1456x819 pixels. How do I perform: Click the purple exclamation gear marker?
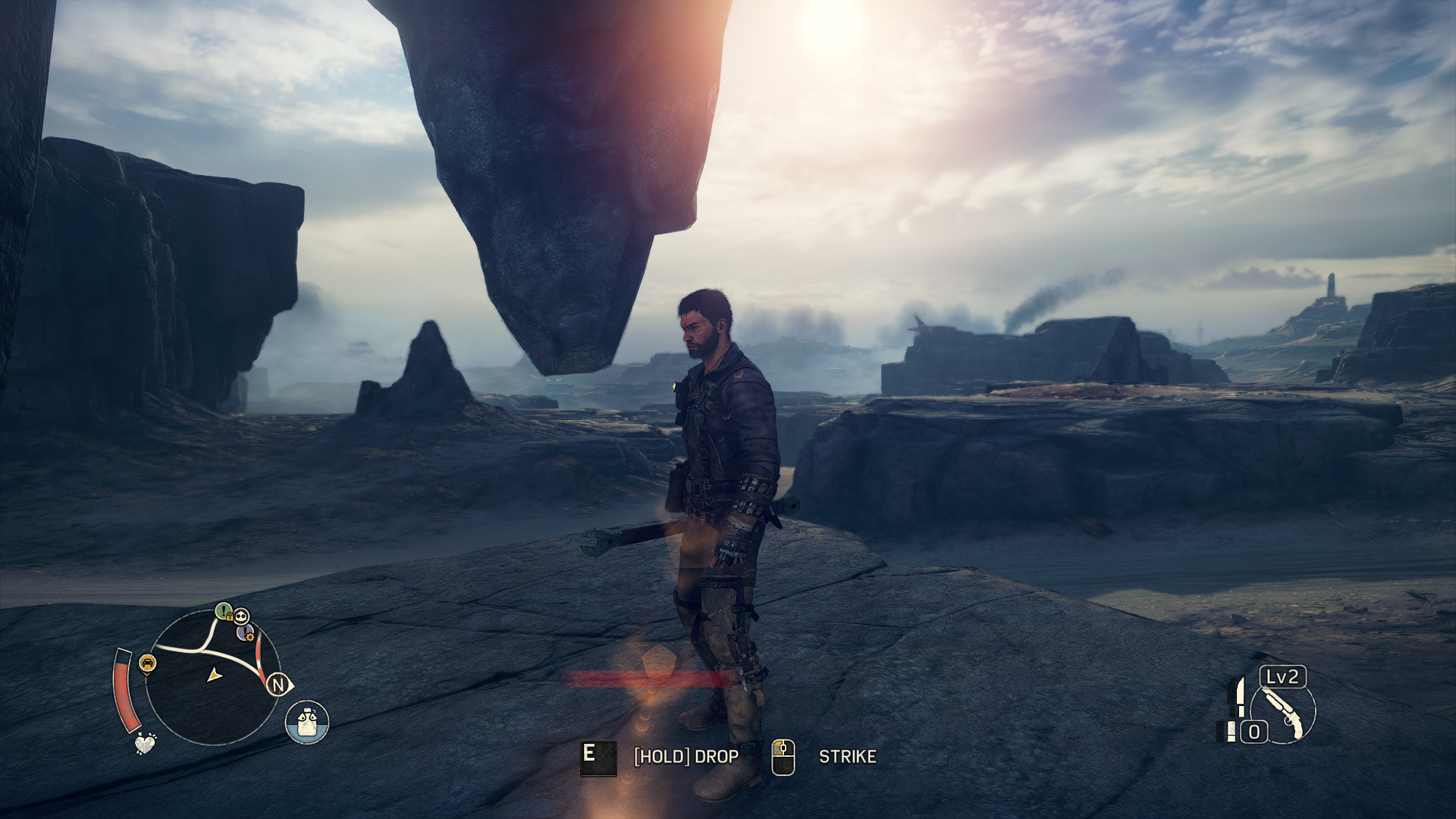(x=245, y=632)
